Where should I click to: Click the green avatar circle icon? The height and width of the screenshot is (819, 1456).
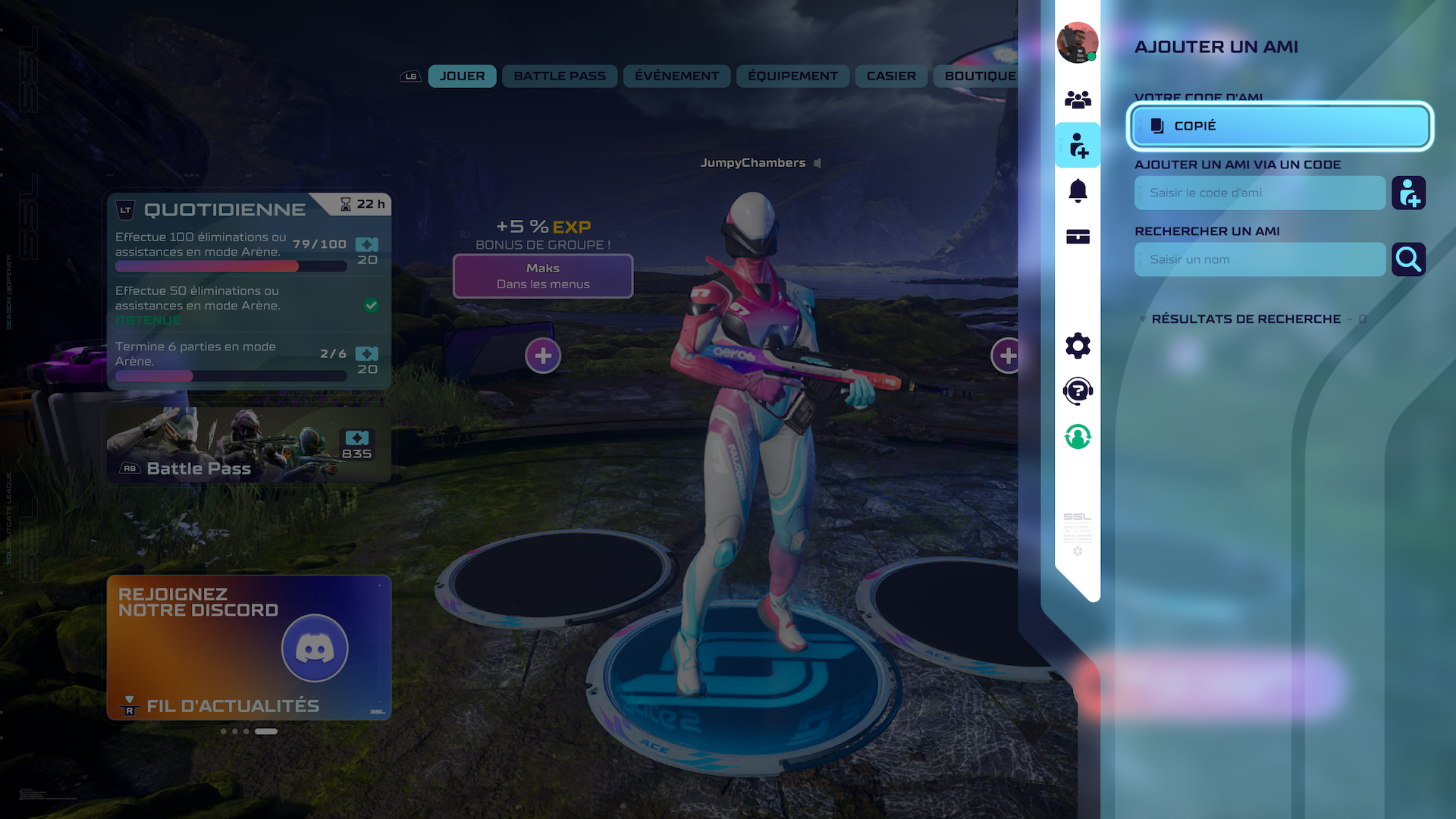(x=1078, y=437)
